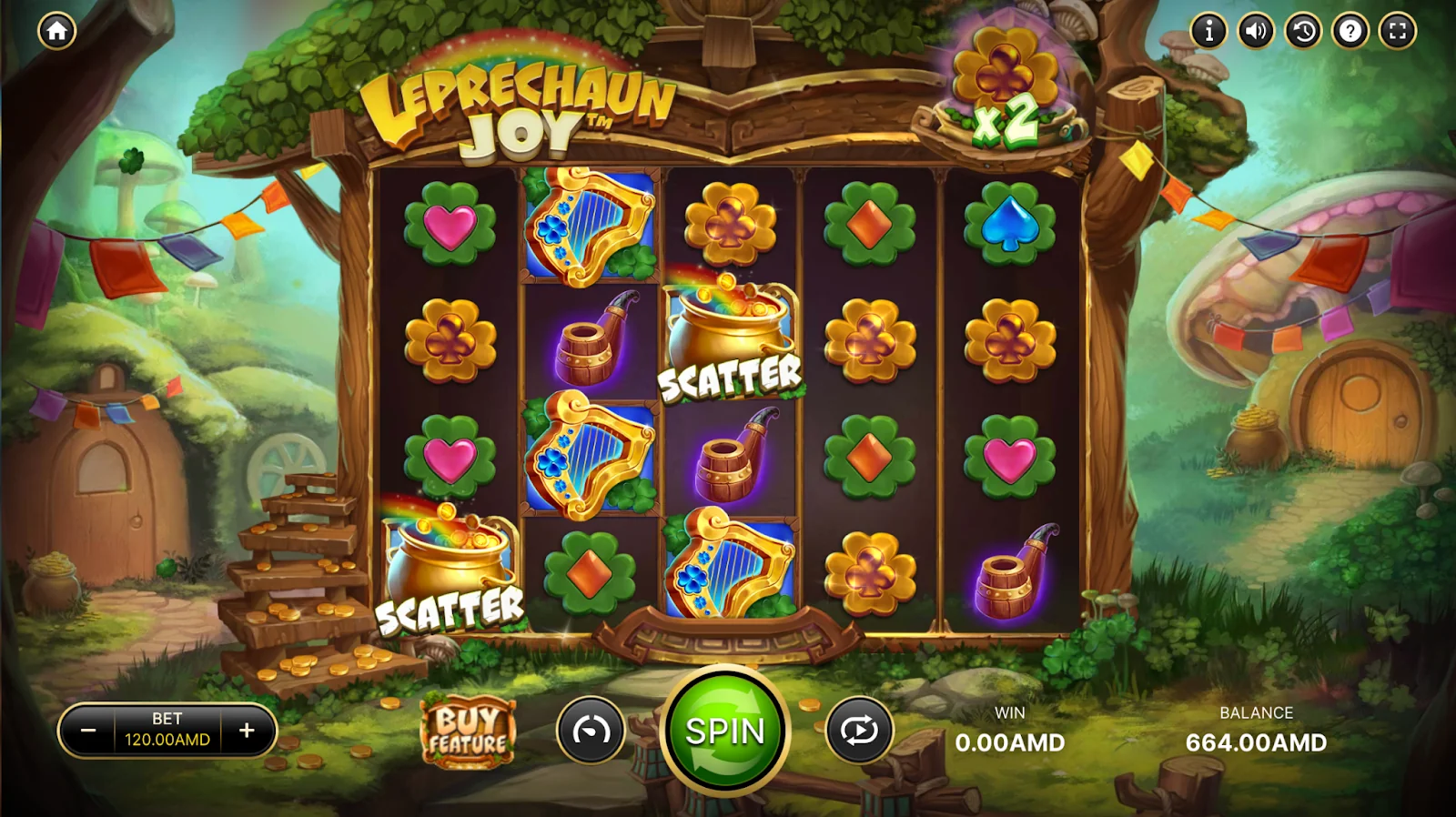1456x817 pixels.
Task: Go back to the home lobby
Action: (x=56, y=31)
